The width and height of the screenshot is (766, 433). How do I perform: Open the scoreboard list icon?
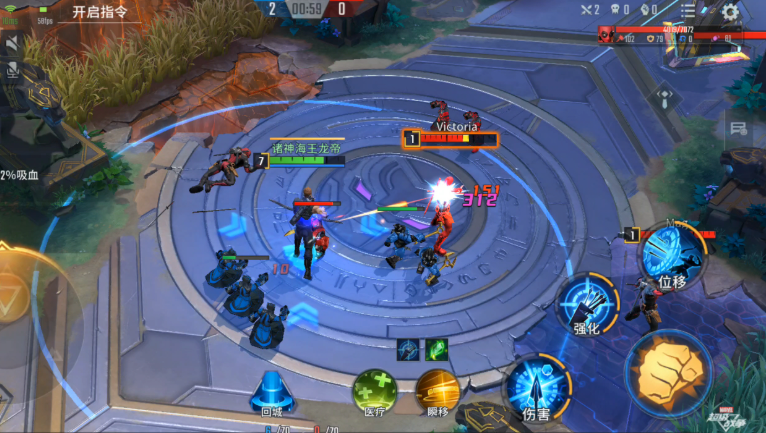pos(688,11)
